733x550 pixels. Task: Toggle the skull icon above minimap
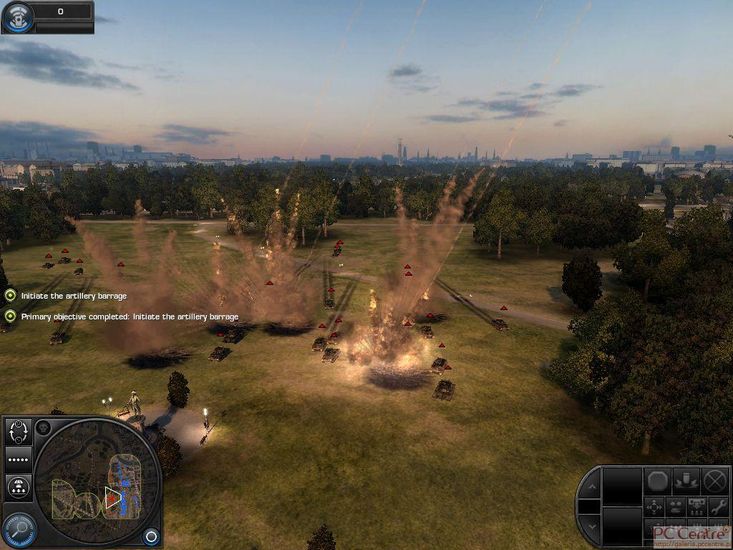[x=44, y=428]
